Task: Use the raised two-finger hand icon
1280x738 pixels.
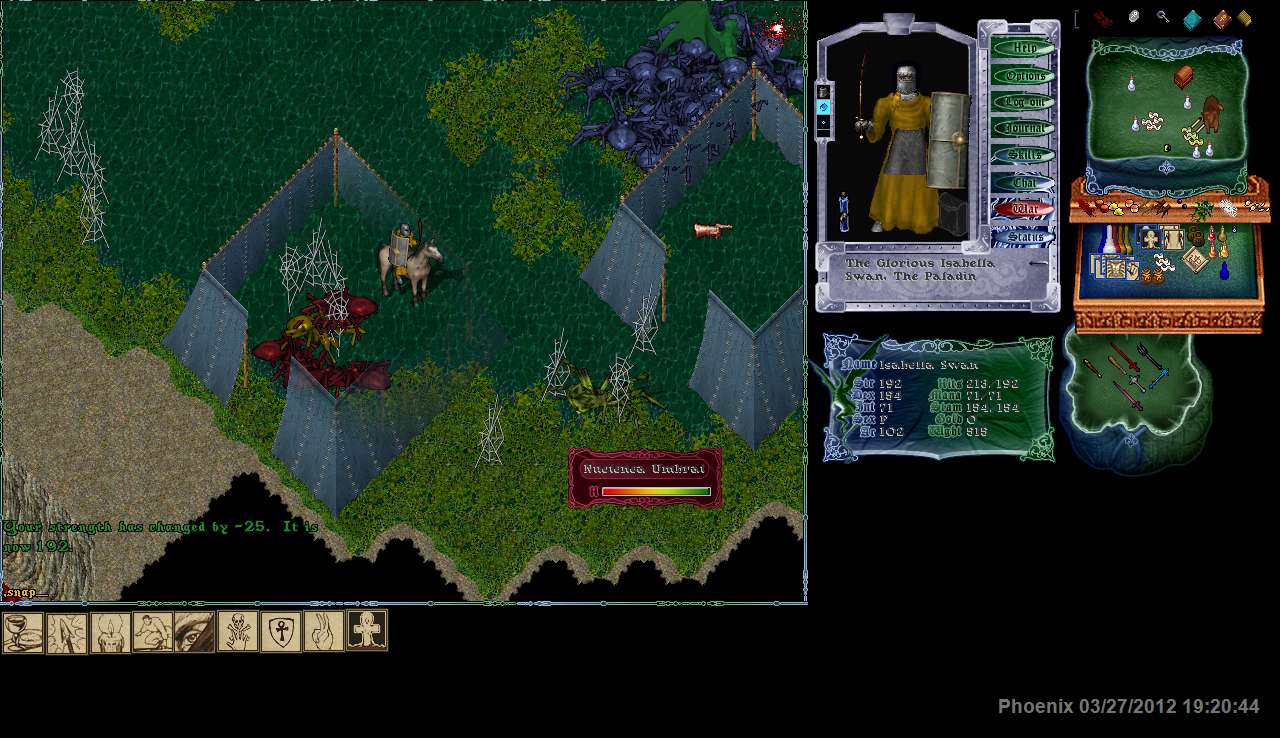Action: coord(324,632)
